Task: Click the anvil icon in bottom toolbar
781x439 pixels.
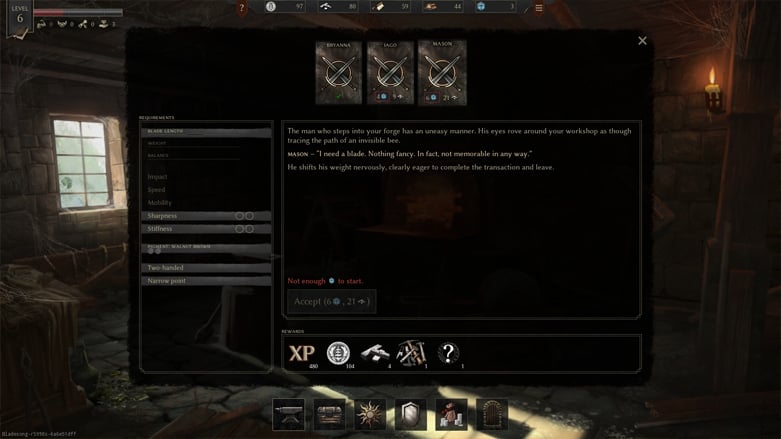Action: coord(288,414)
